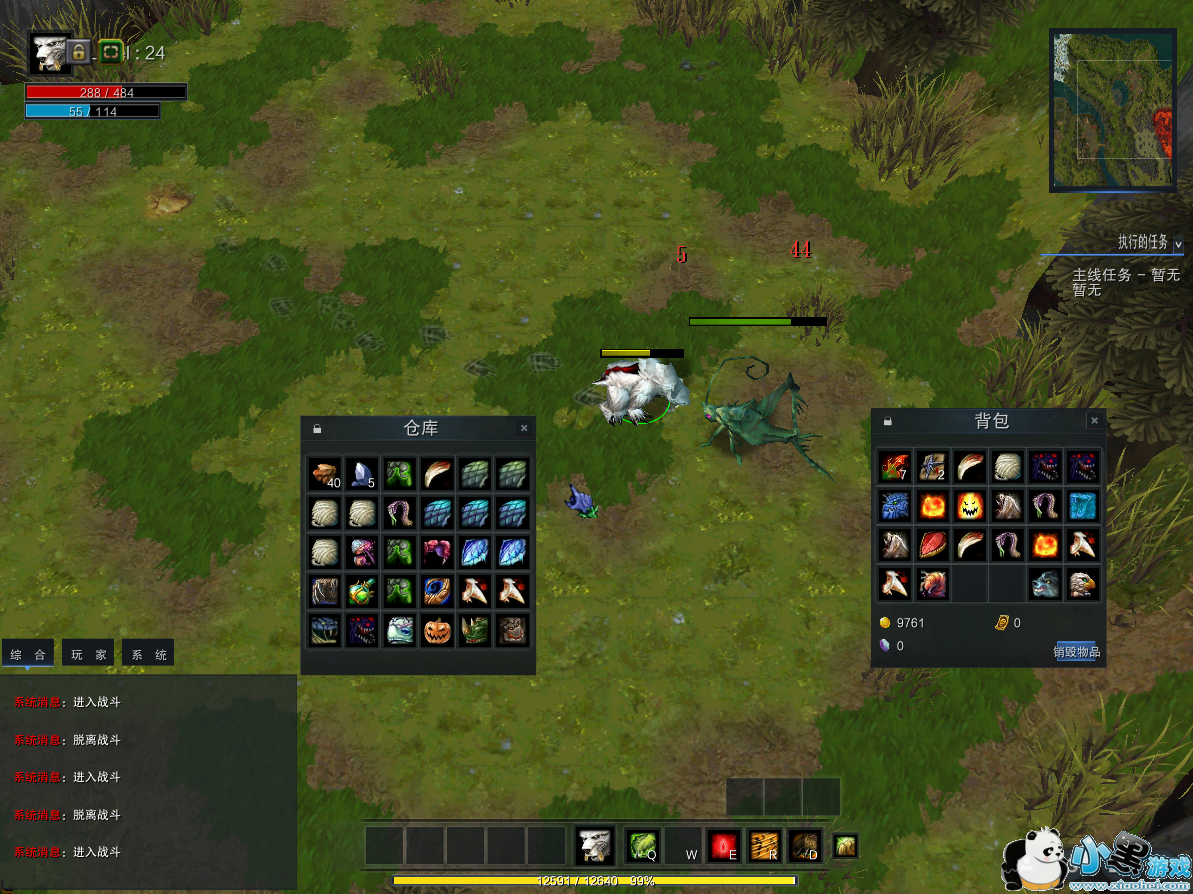The image size is (1193, 894).
Task: Select the ore stack of 40 in warehouse
Action: point(324,474)
